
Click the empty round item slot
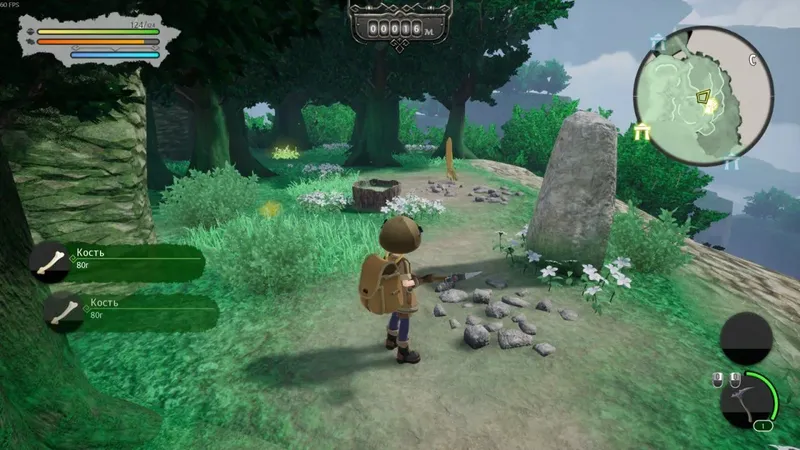[746, 338]
